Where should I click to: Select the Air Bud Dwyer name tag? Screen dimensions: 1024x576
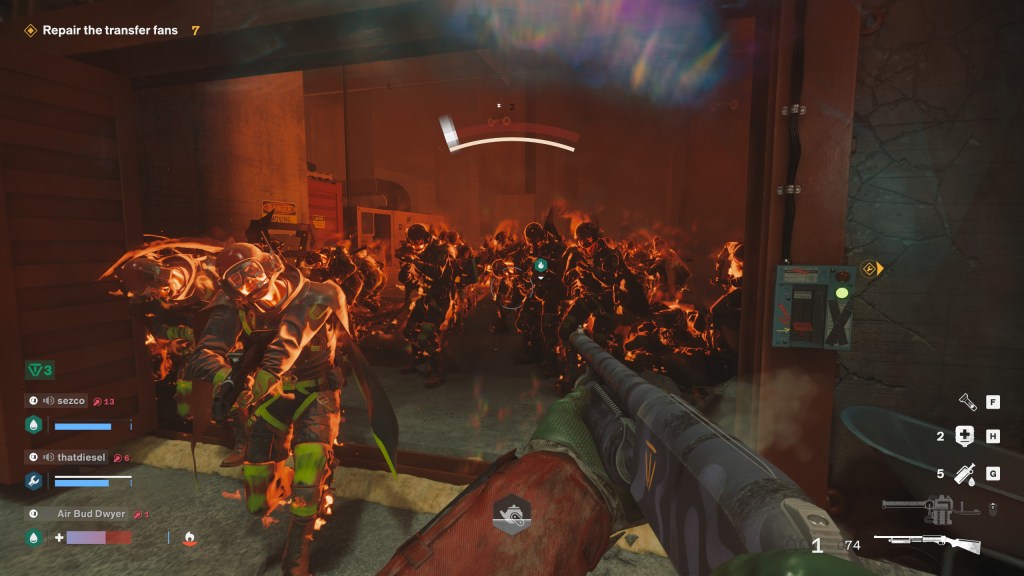90,514
